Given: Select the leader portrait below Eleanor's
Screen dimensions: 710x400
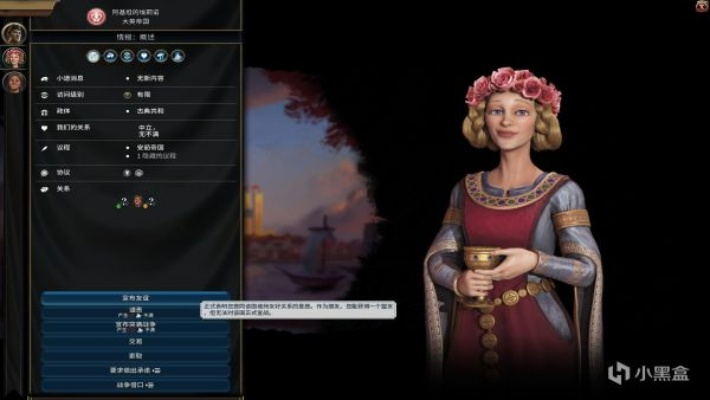Looking at the screenshot, I should [15, 82].
